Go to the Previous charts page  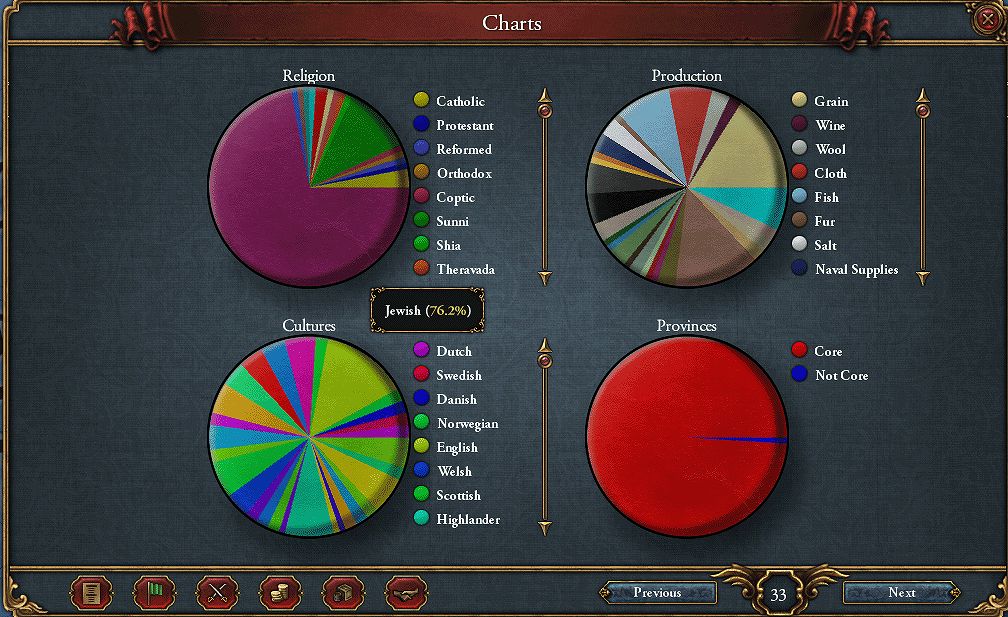point(658,593)
